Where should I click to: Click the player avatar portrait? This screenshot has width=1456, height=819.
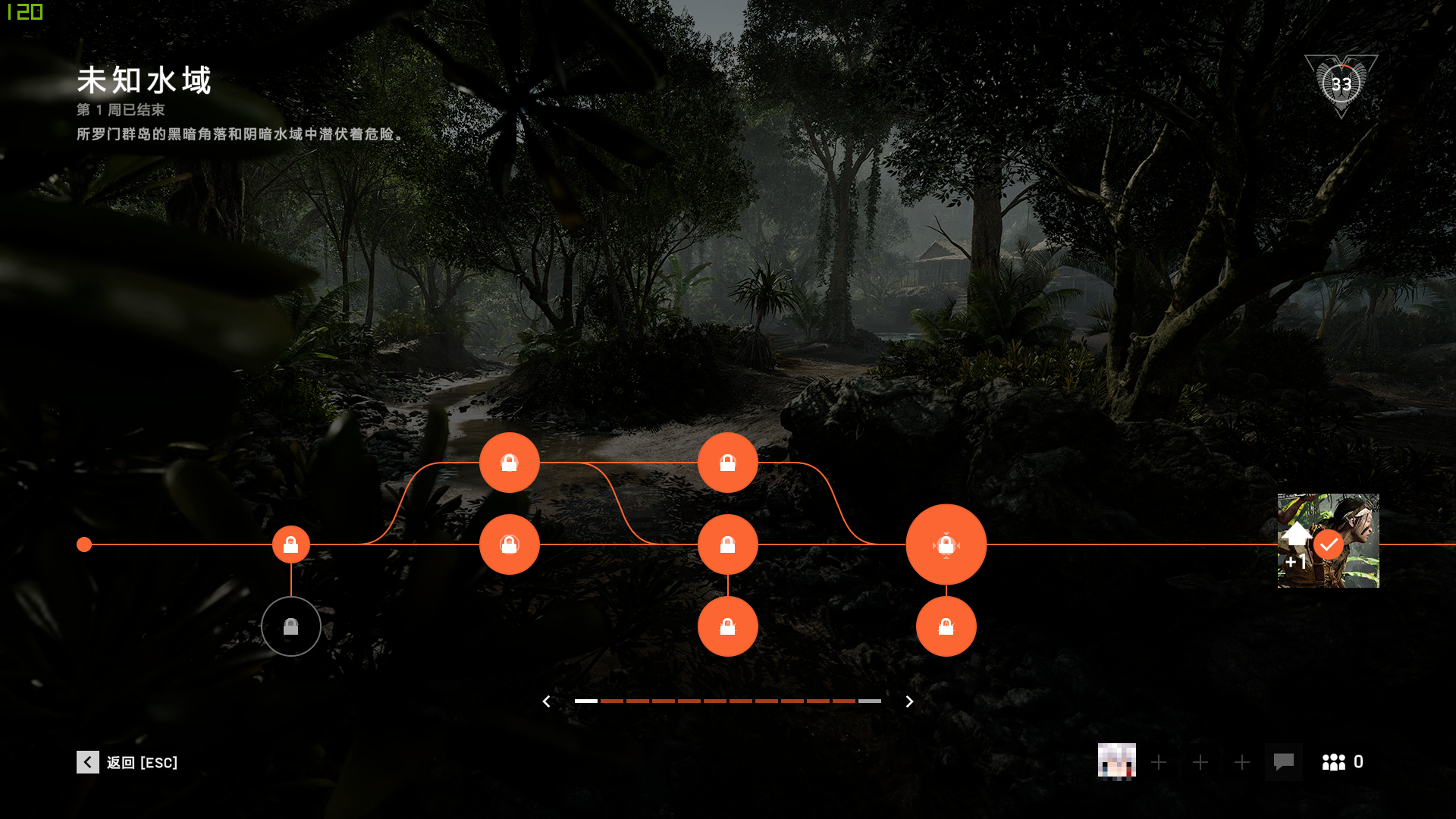point(1116,761)
